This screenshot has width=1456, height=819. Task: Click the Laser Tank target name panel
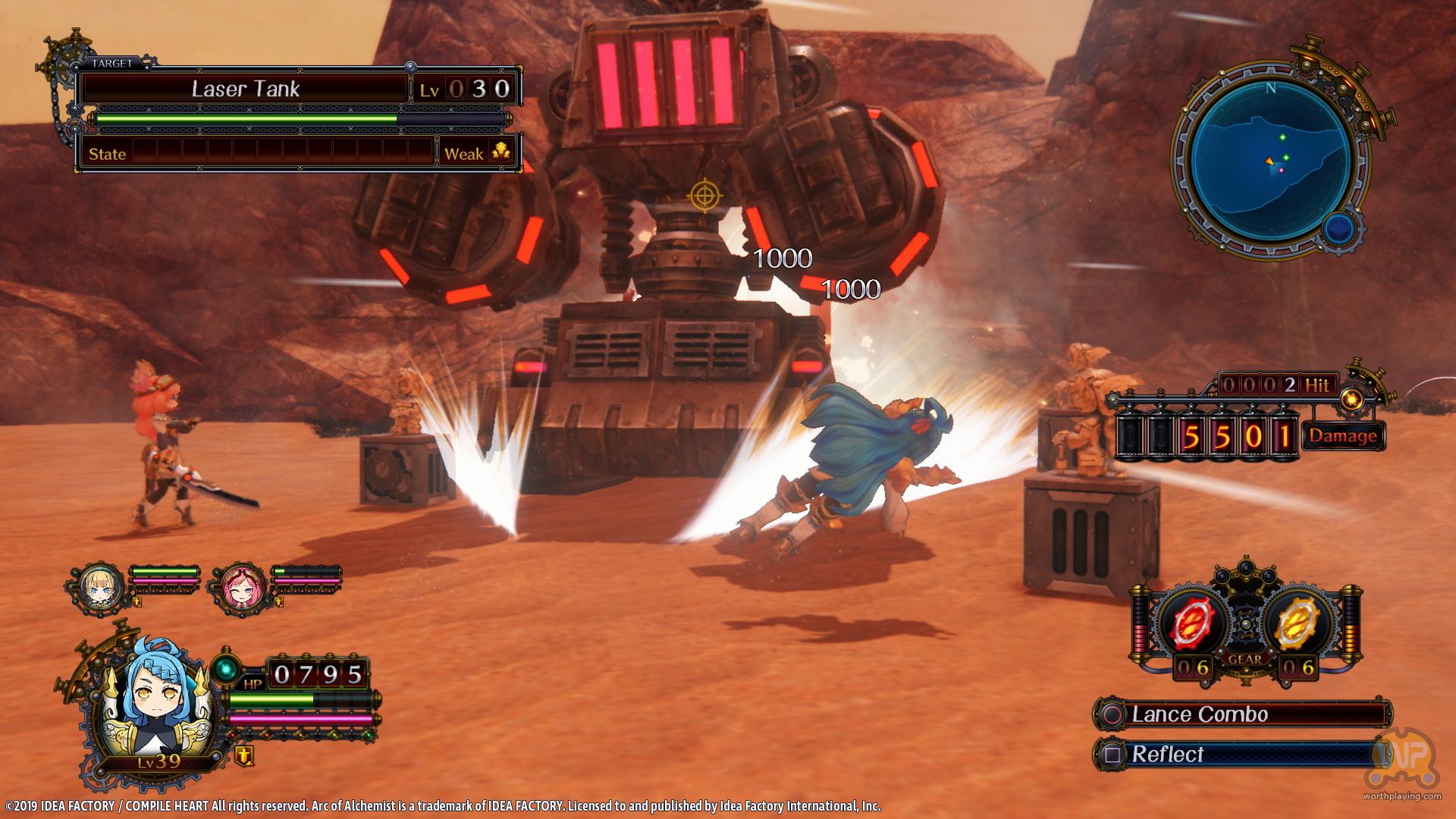tap(246, 89)
